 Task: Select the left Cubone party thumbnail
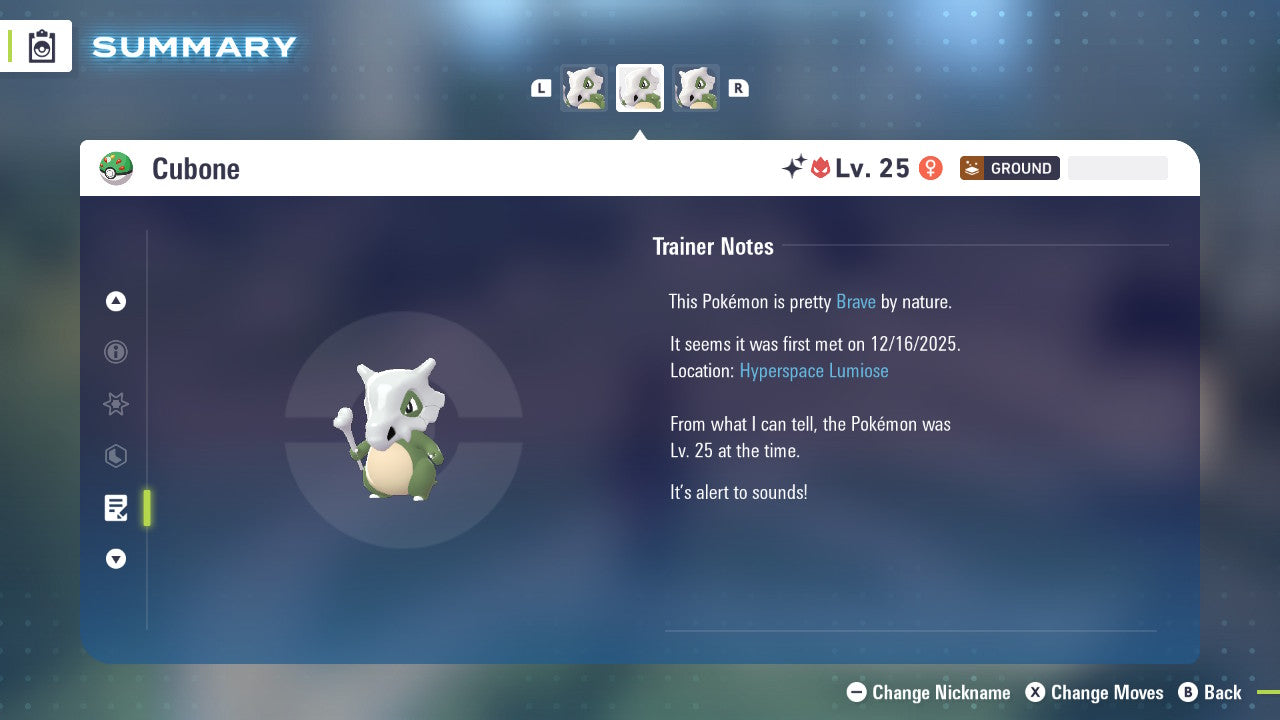click(x=584, y=88)
